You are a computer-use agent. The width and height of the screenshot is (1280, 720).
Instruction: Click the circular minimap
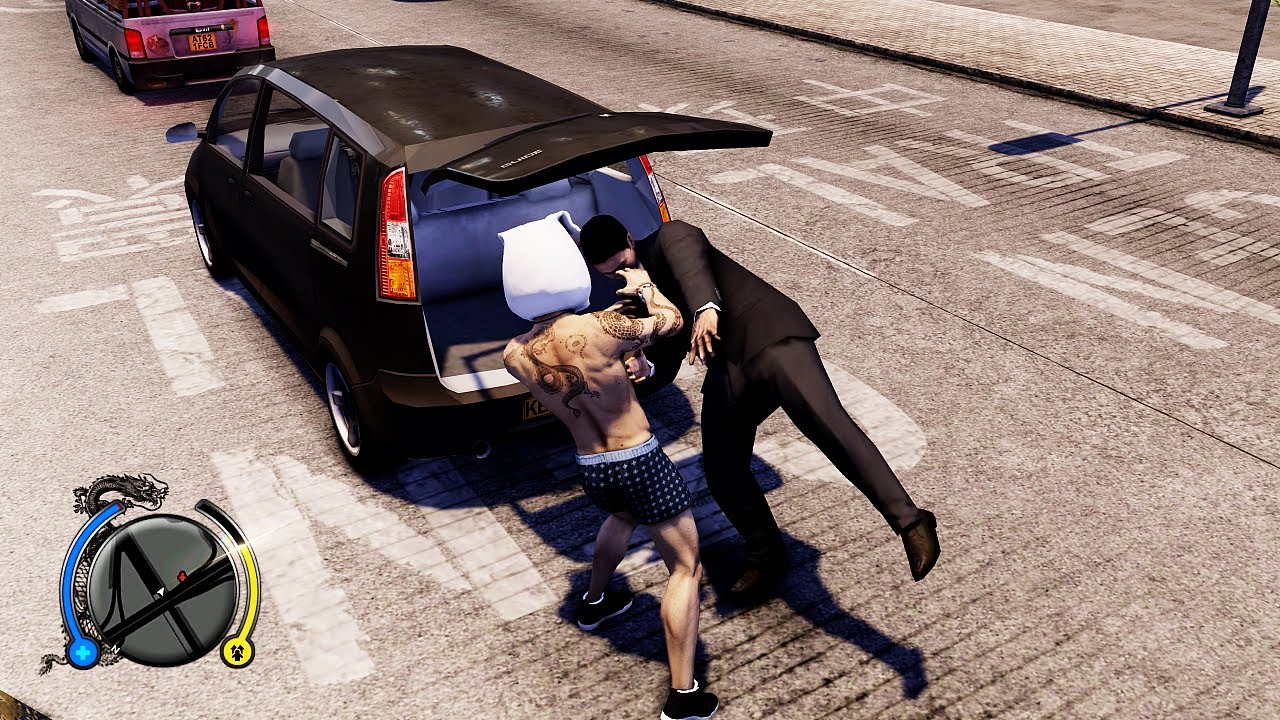[161, 589]
